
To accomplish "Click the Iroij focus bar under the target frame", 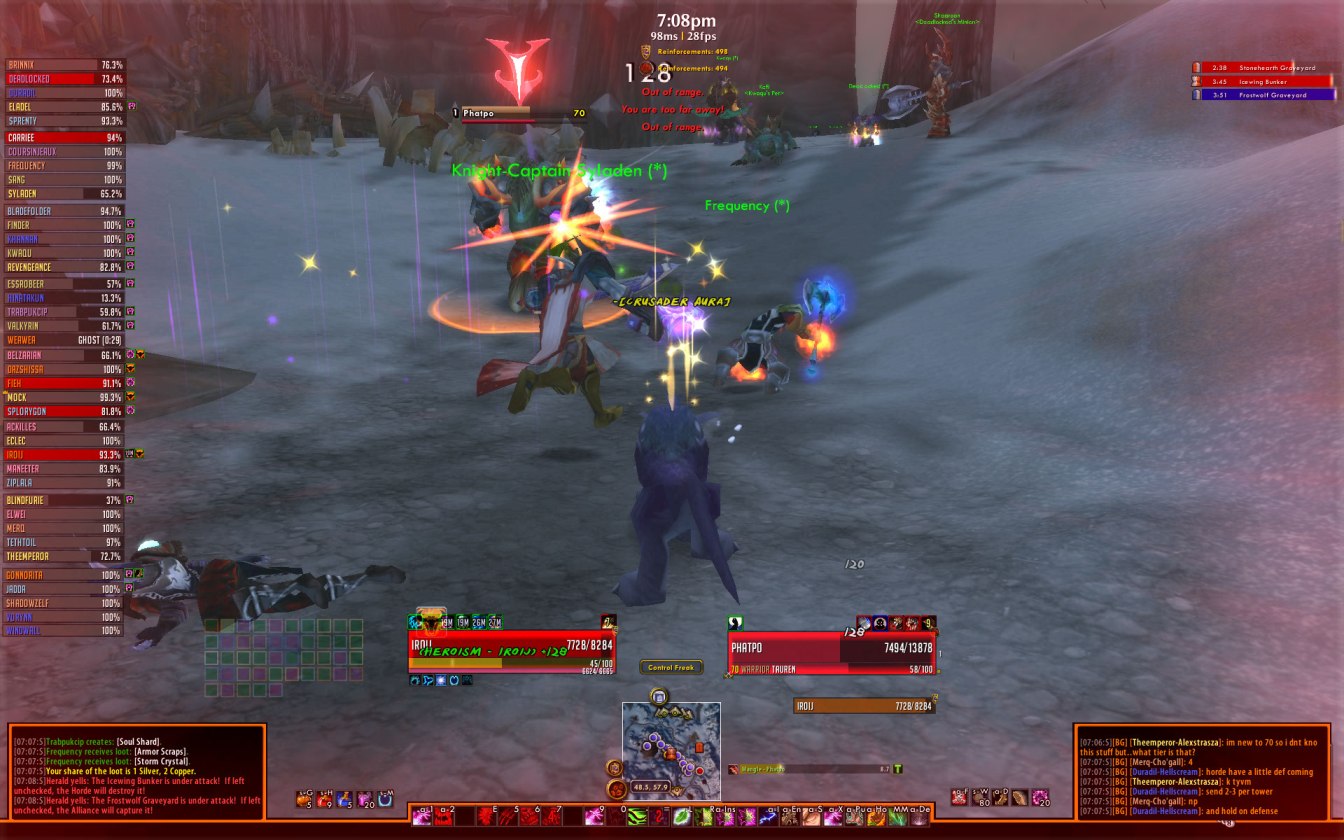I will [864, 706].
